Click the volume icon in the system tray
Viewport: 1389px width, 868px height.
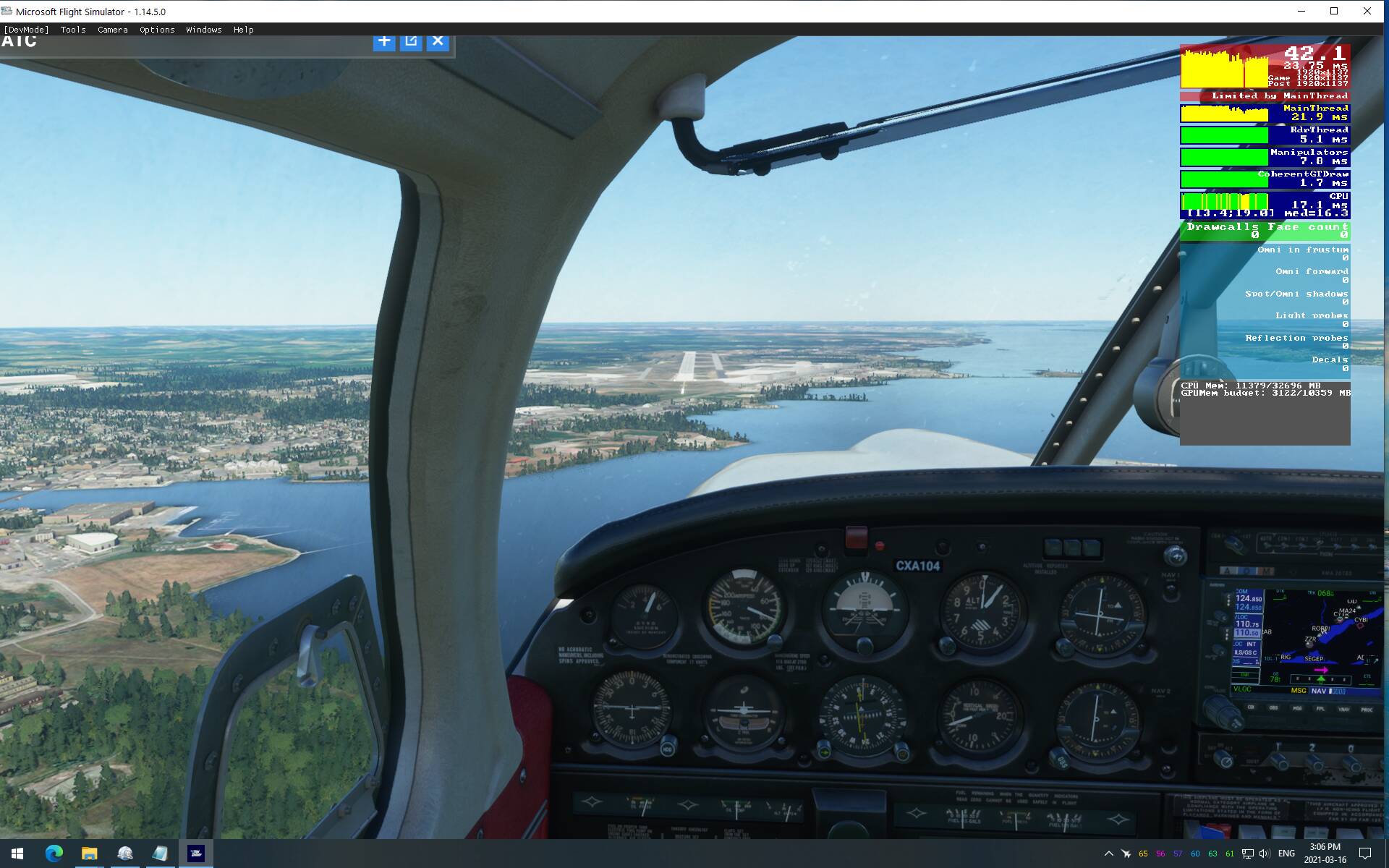(1265, 854)
